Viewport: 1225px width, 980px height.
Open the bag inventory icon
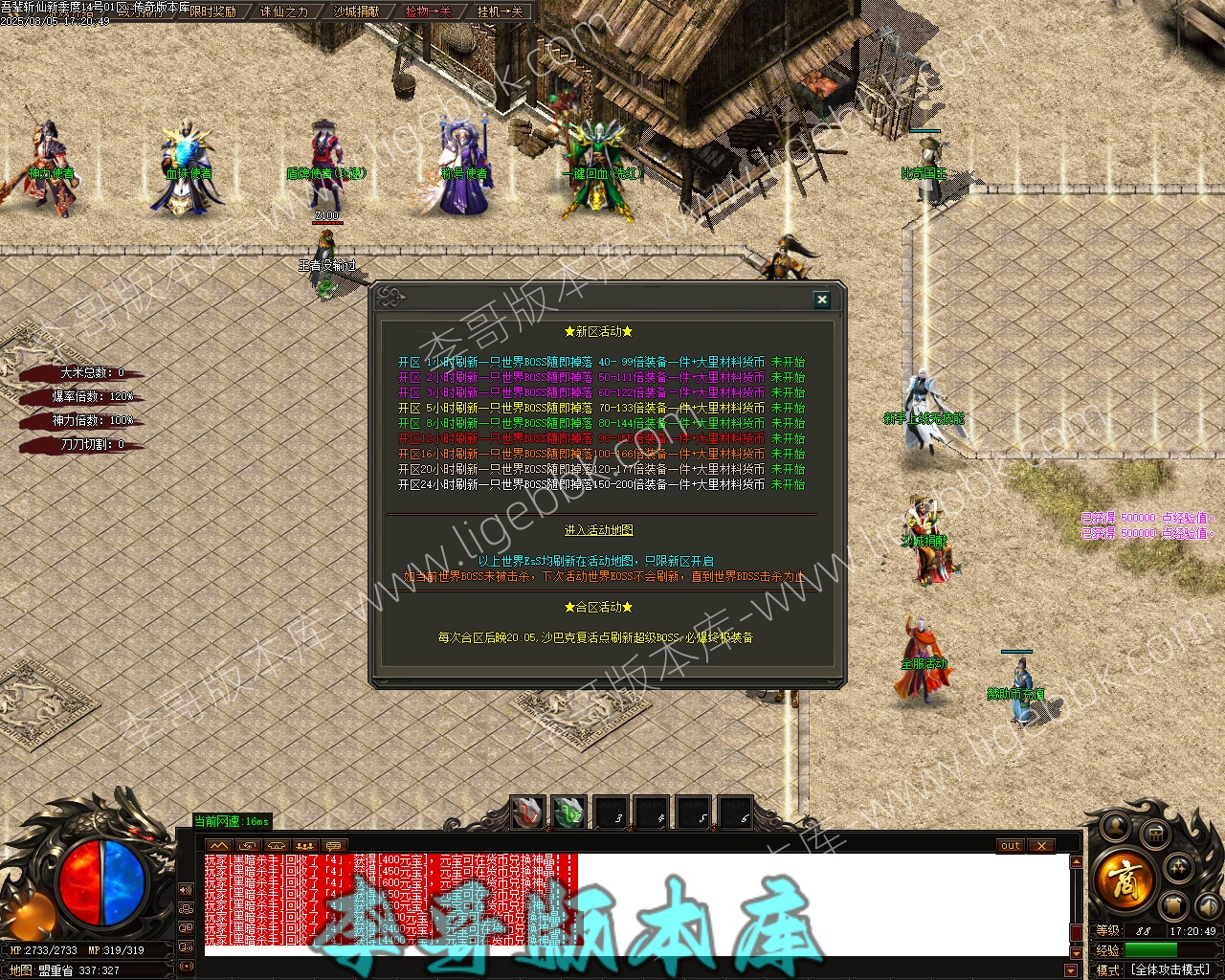pos(1155,833)
